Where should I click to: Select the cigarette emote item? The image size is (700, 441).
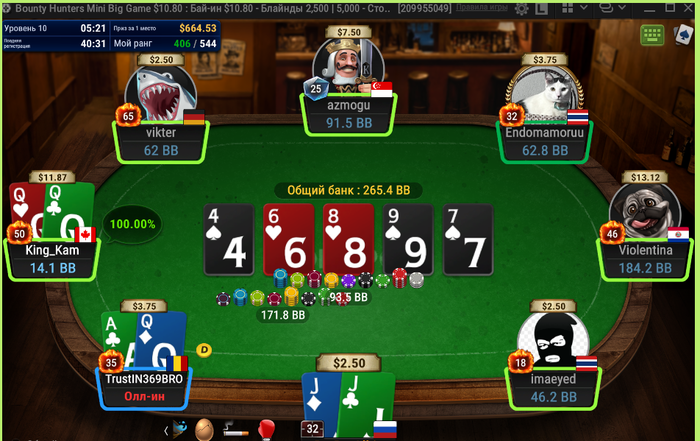coord(235,430)
